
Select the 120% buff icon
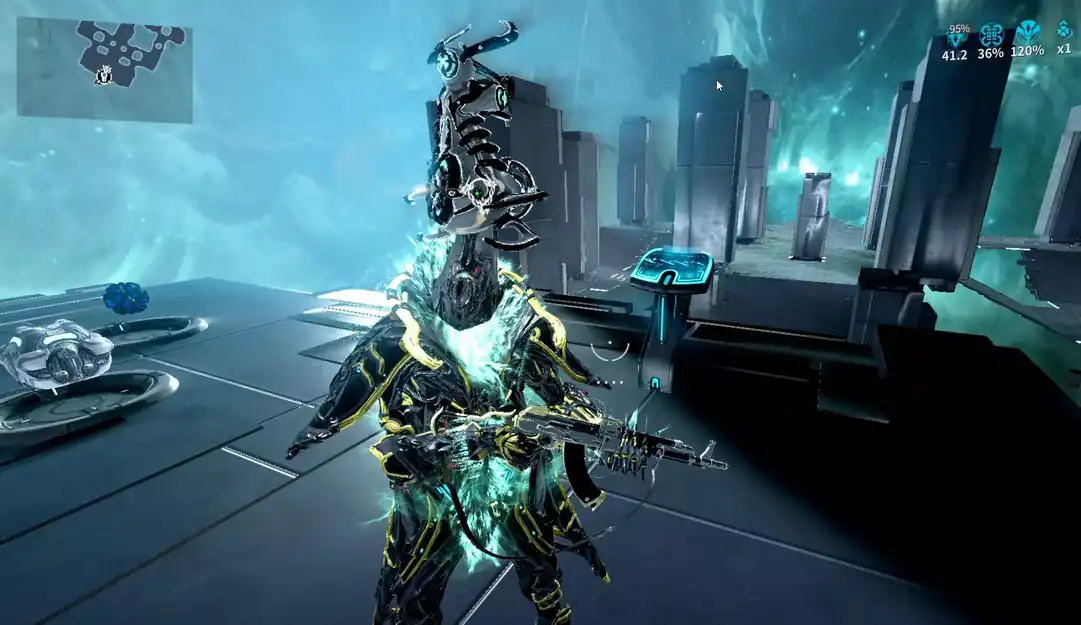(x=1027, y=33)
